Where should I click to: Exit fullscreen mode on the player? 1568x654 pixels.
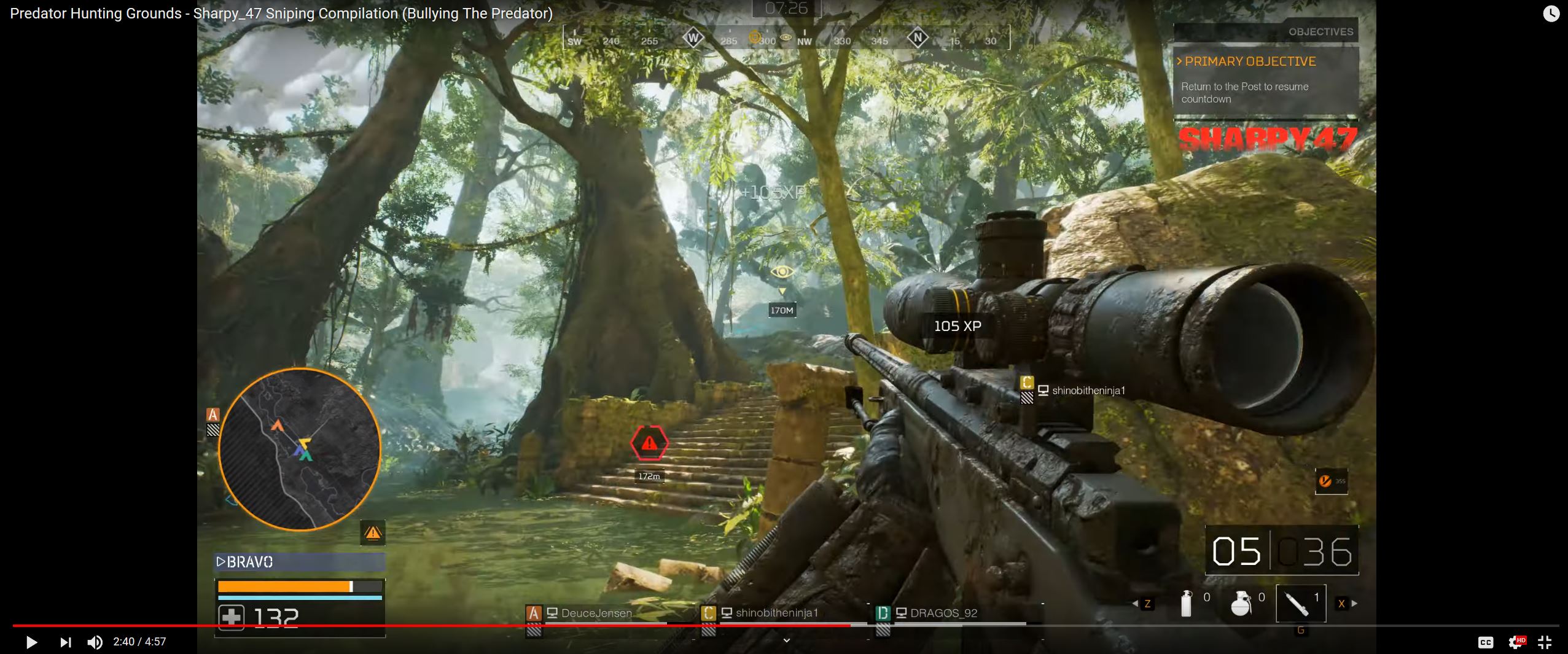pos(1544,642)
